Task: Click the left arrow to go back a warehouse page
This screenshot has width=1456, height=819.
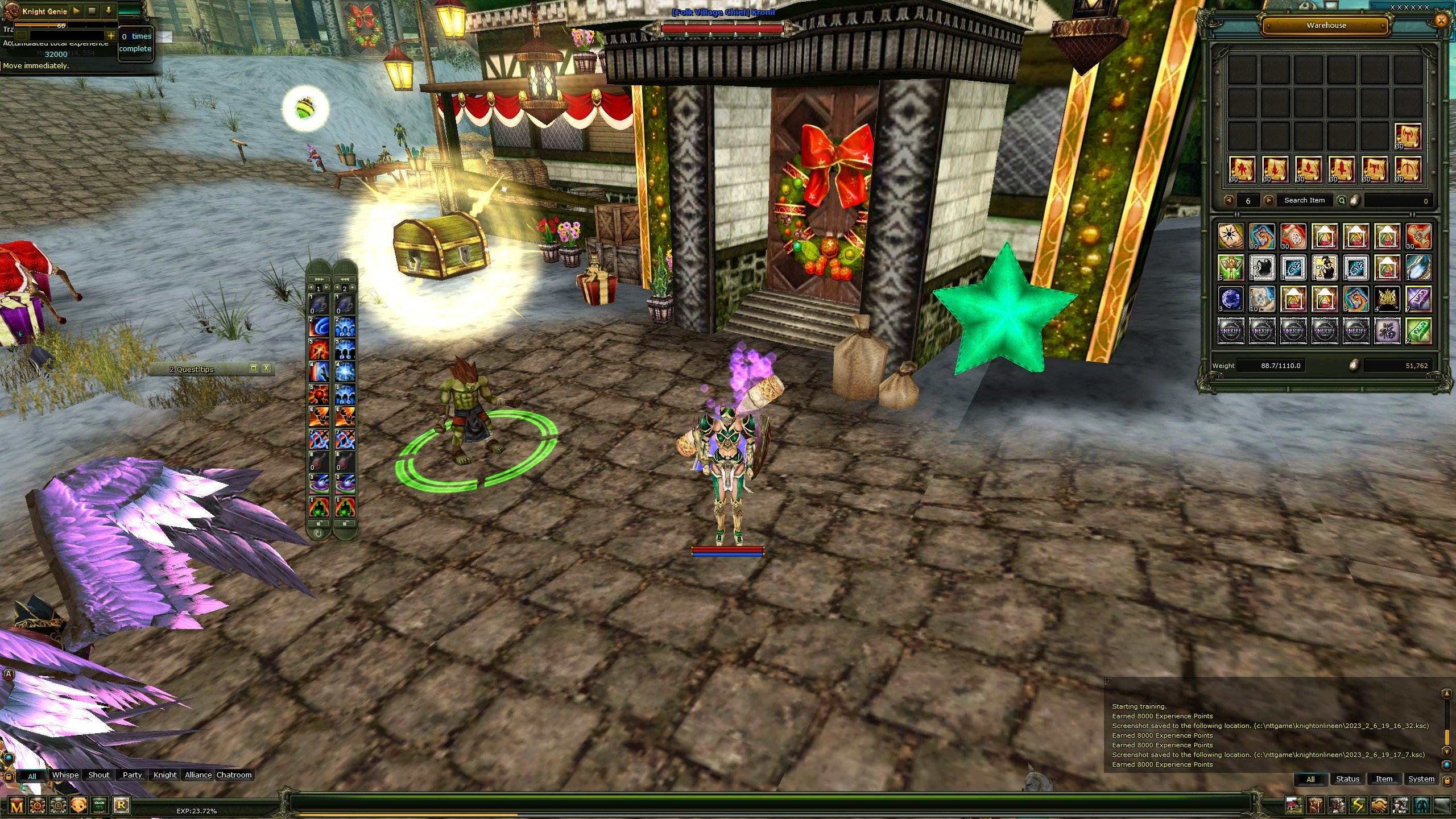Action: (x=1228, y=200)
